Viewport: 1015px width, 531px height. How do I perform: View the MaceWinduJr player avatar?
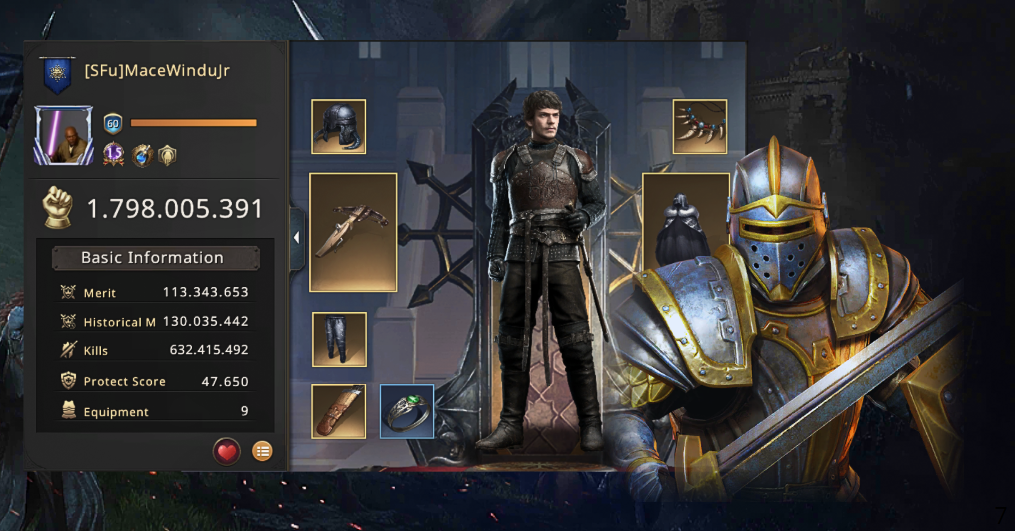tap(64, 136)
